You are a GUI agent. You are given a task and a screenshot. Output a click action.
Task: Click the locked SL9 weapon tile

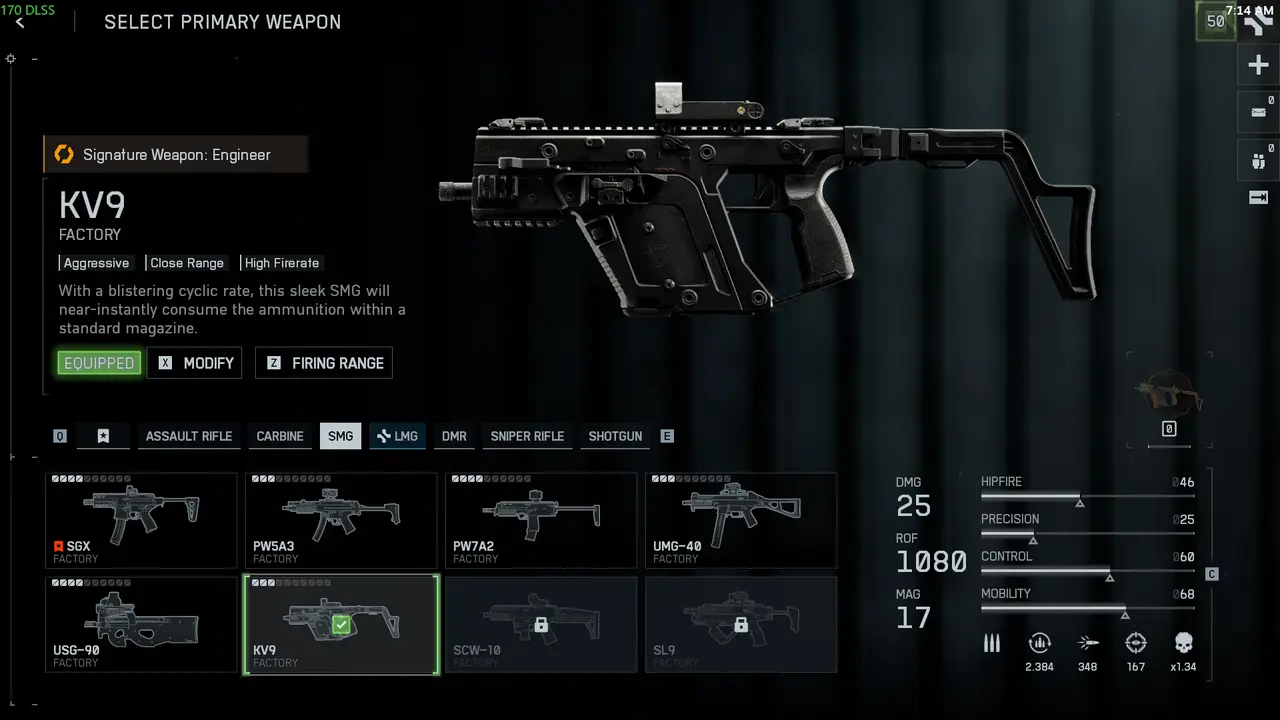741,624
